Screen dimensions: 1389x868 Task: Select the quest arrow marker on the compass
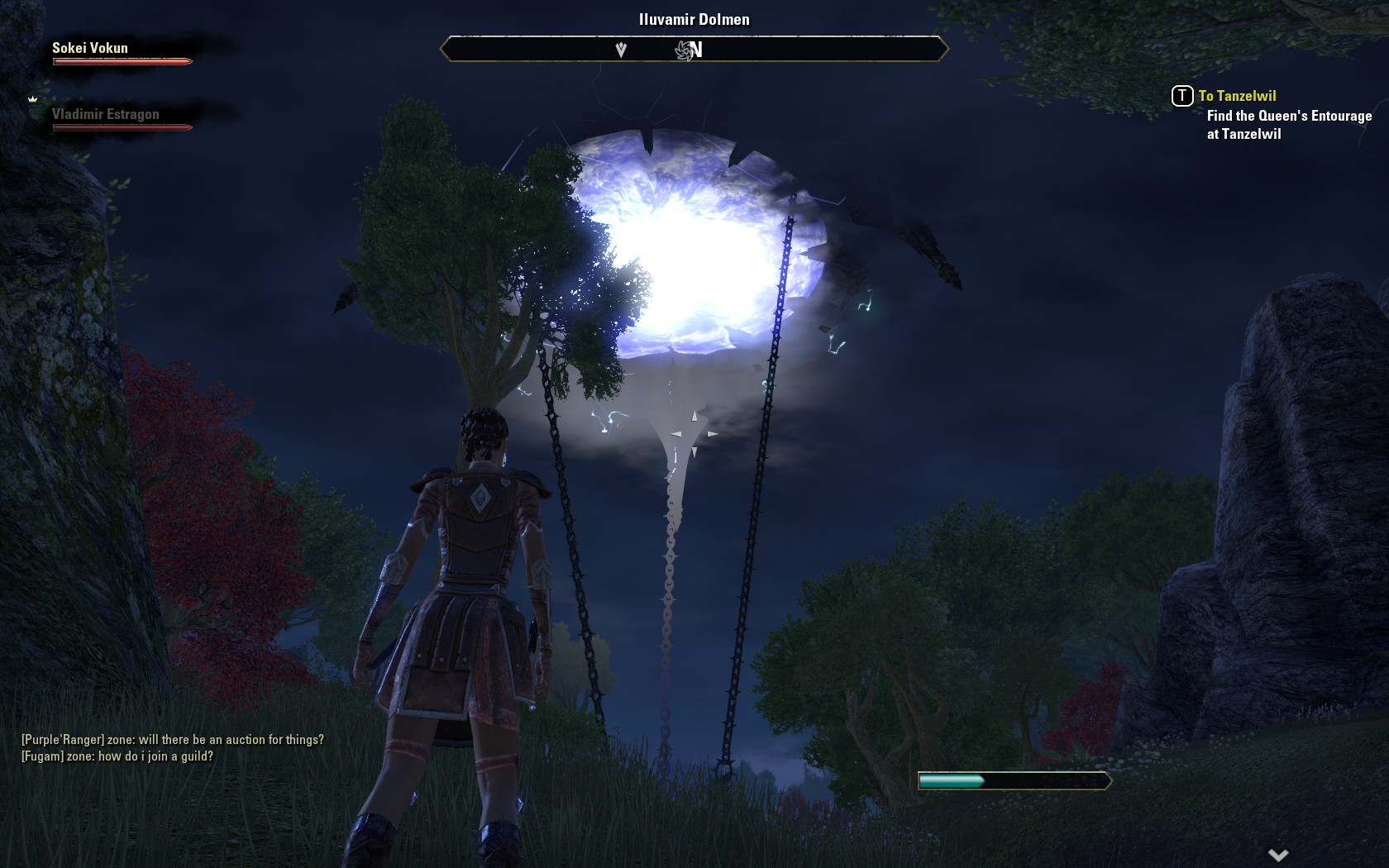(x=621, y=50)
